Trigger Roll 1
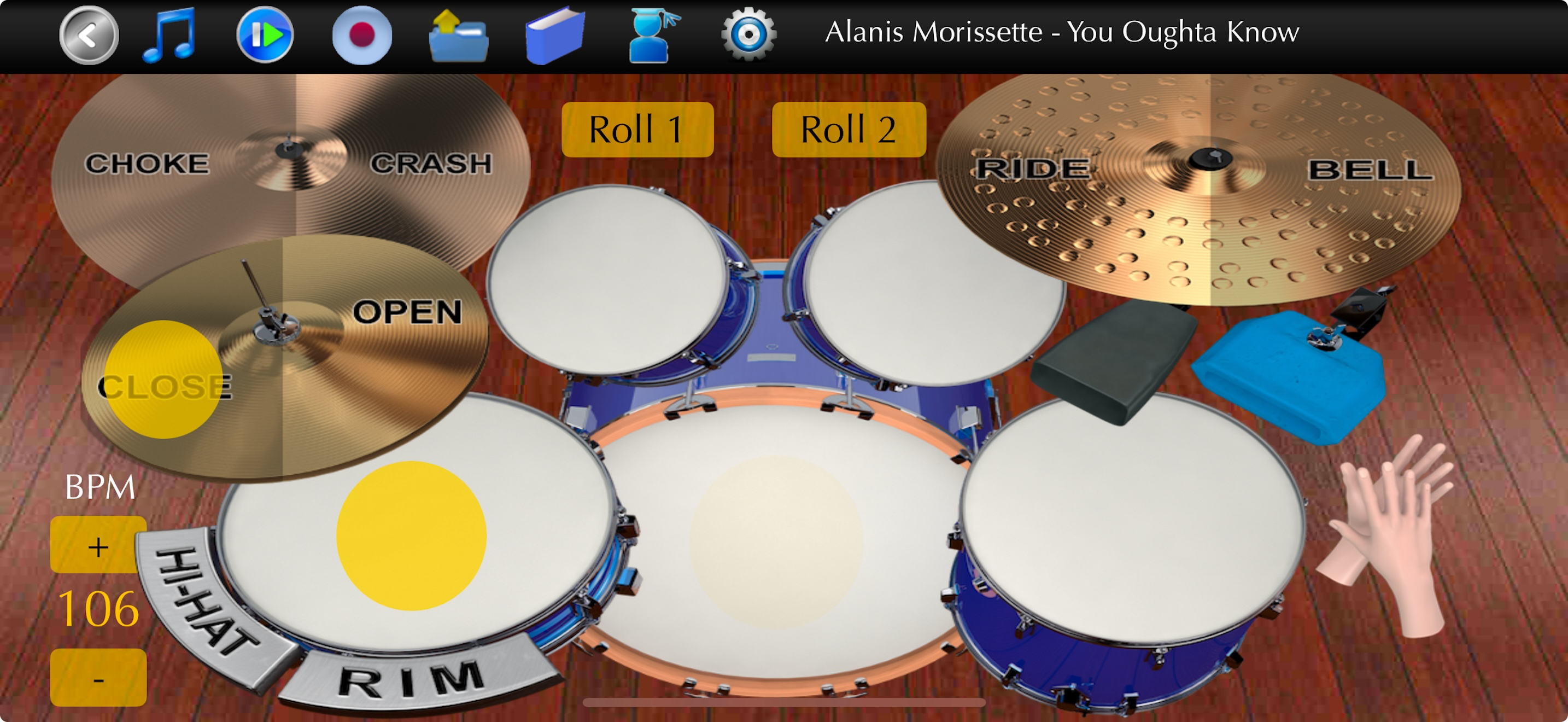 pyautogui.click(x=637, y=129)
